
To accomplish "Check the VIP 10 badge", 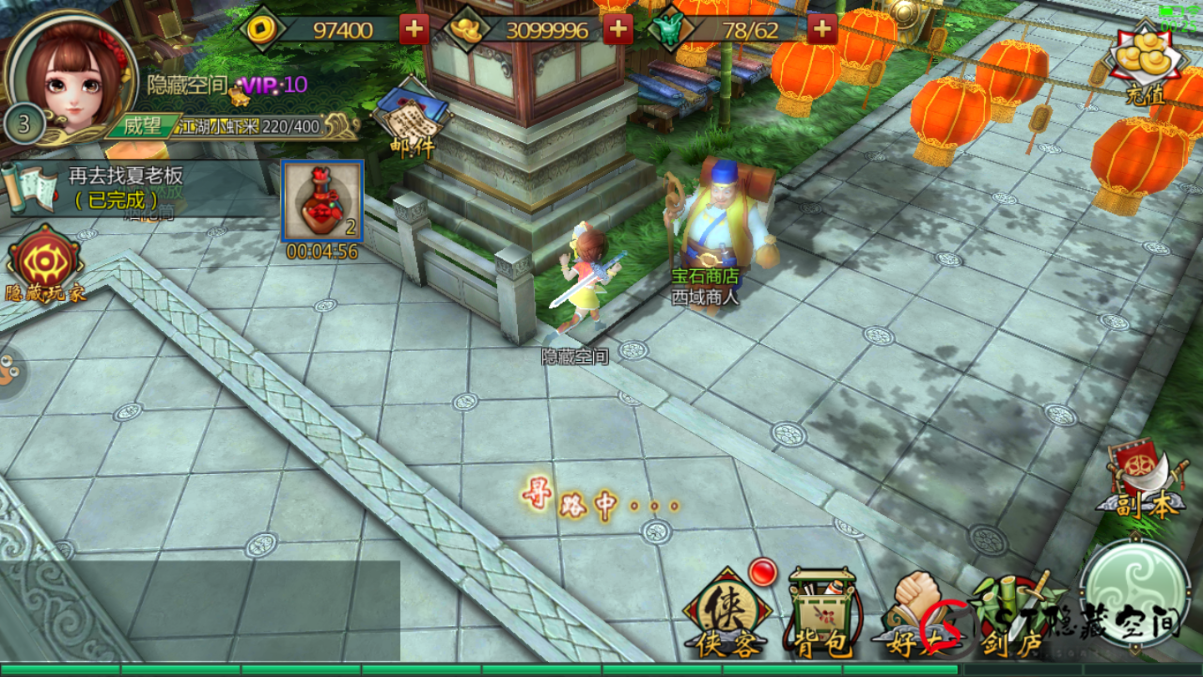I will coord(274,86).
